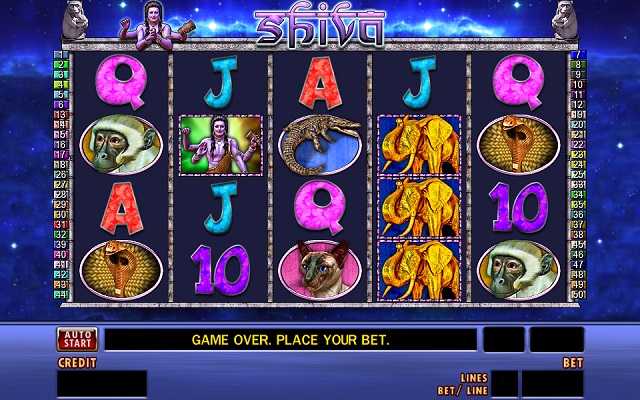Choose payline marker number 7

578,54
